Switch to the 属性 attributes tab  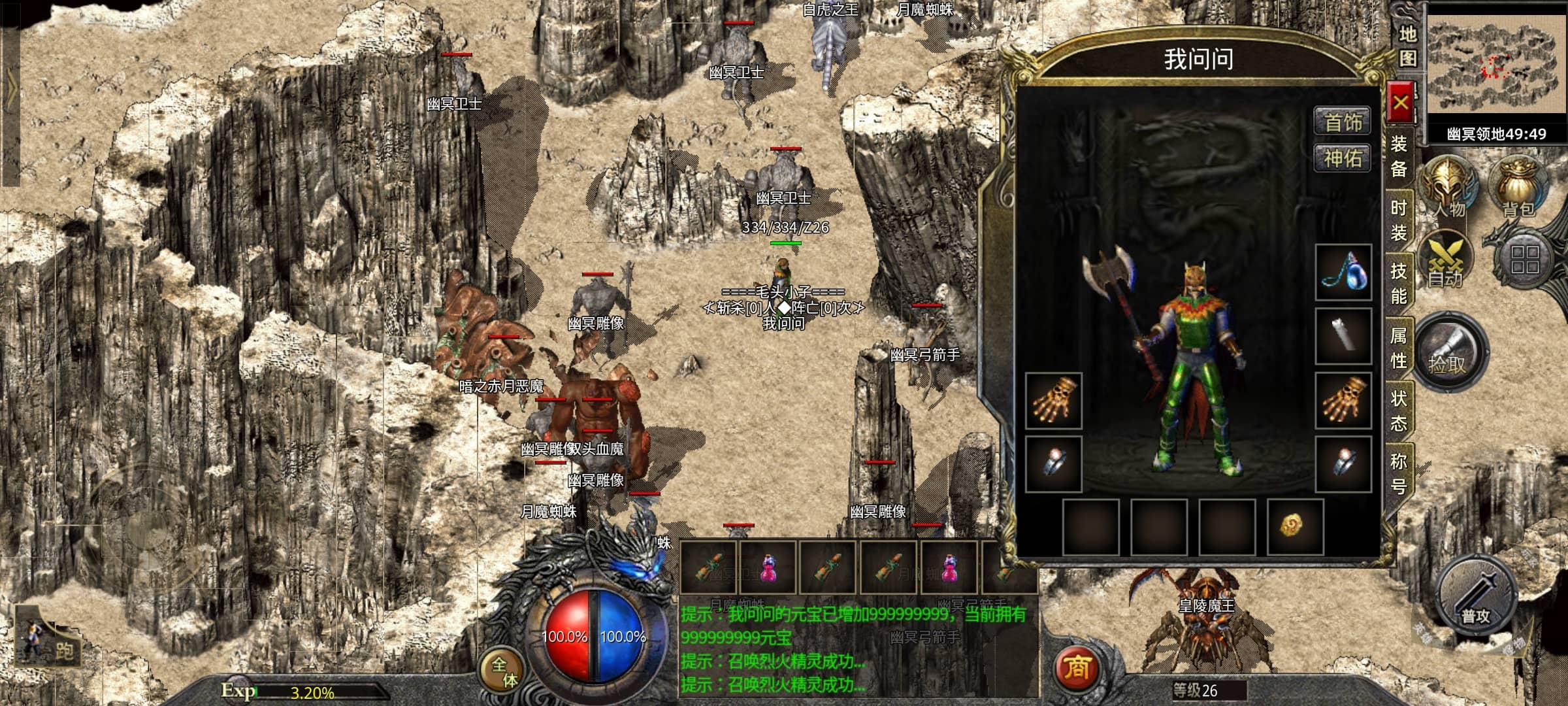pos(1399,347)
